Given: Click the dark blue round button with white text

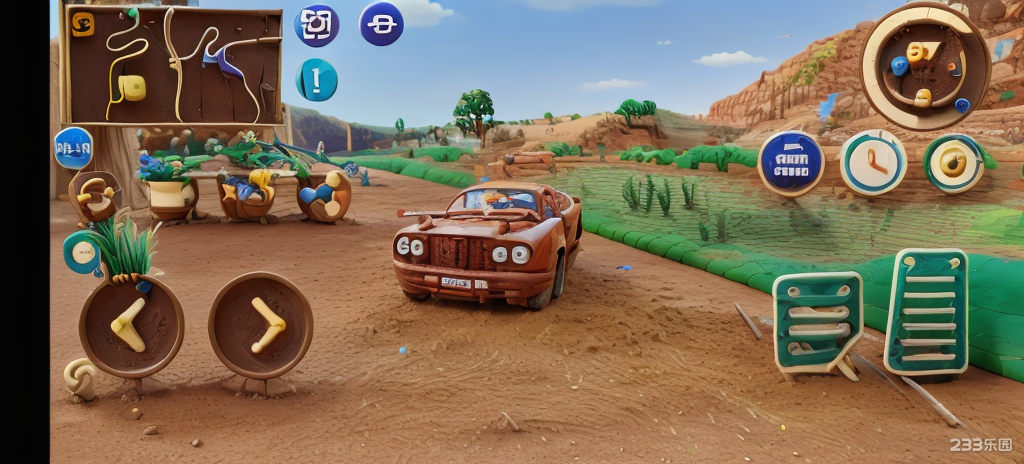Looking at the screenshot, I should (x=790, y=163).
